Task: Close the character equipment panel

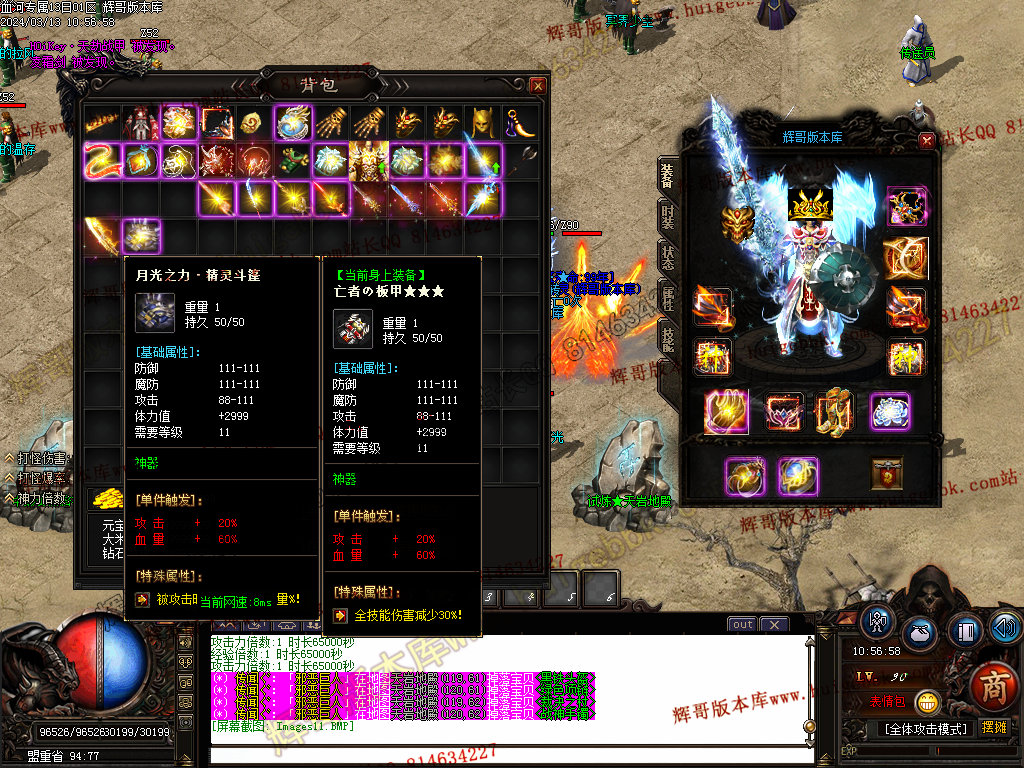Action: (x=926, y=141)
